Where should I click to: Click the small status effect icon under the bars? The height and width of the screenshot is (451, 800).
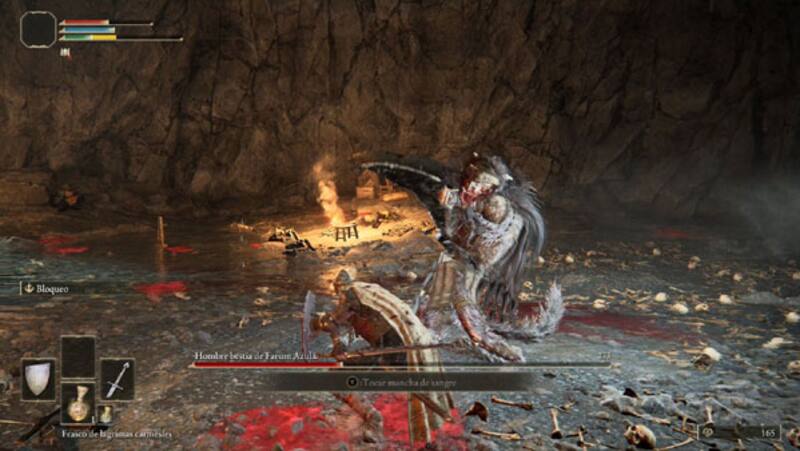pyautogui.click(x=66, y=53)
